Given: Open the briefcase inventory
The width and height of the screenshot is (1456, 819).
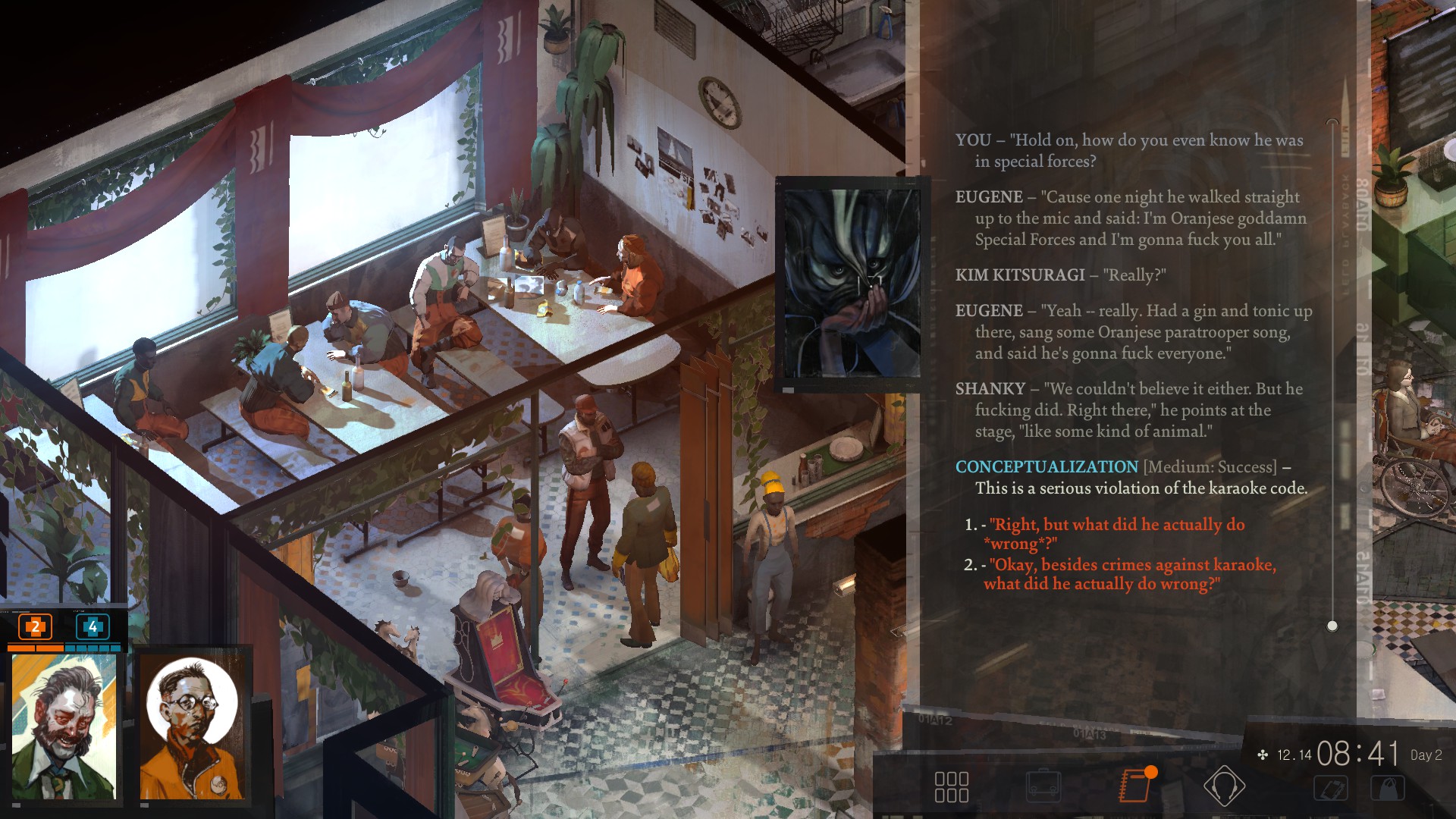Looking at the screenshot, I should [x=1043, y=786].
